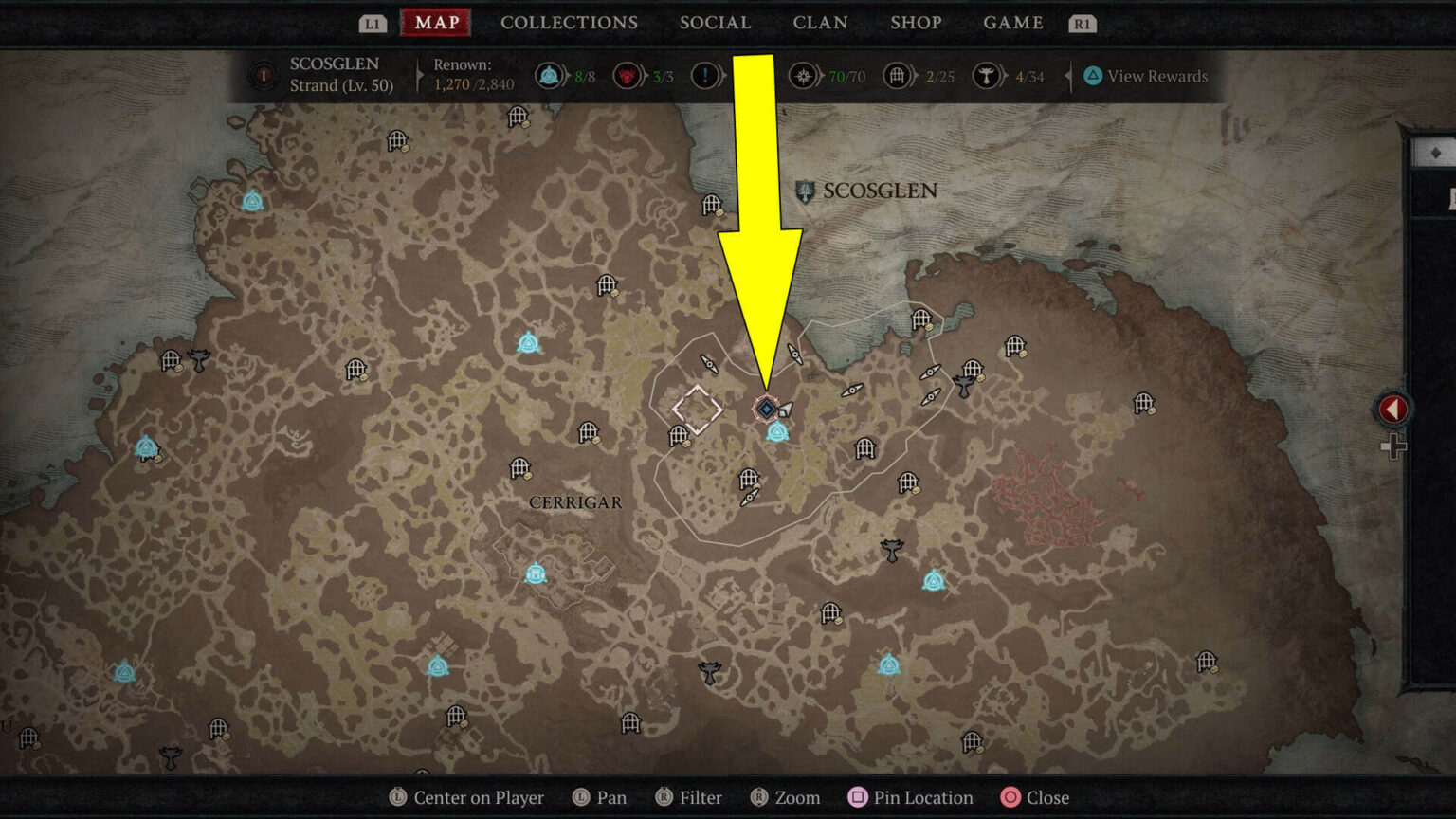Screen dimensions: 1456x819
Task: Switch to the COLLECTIONS tab
Action: (569, 22)
